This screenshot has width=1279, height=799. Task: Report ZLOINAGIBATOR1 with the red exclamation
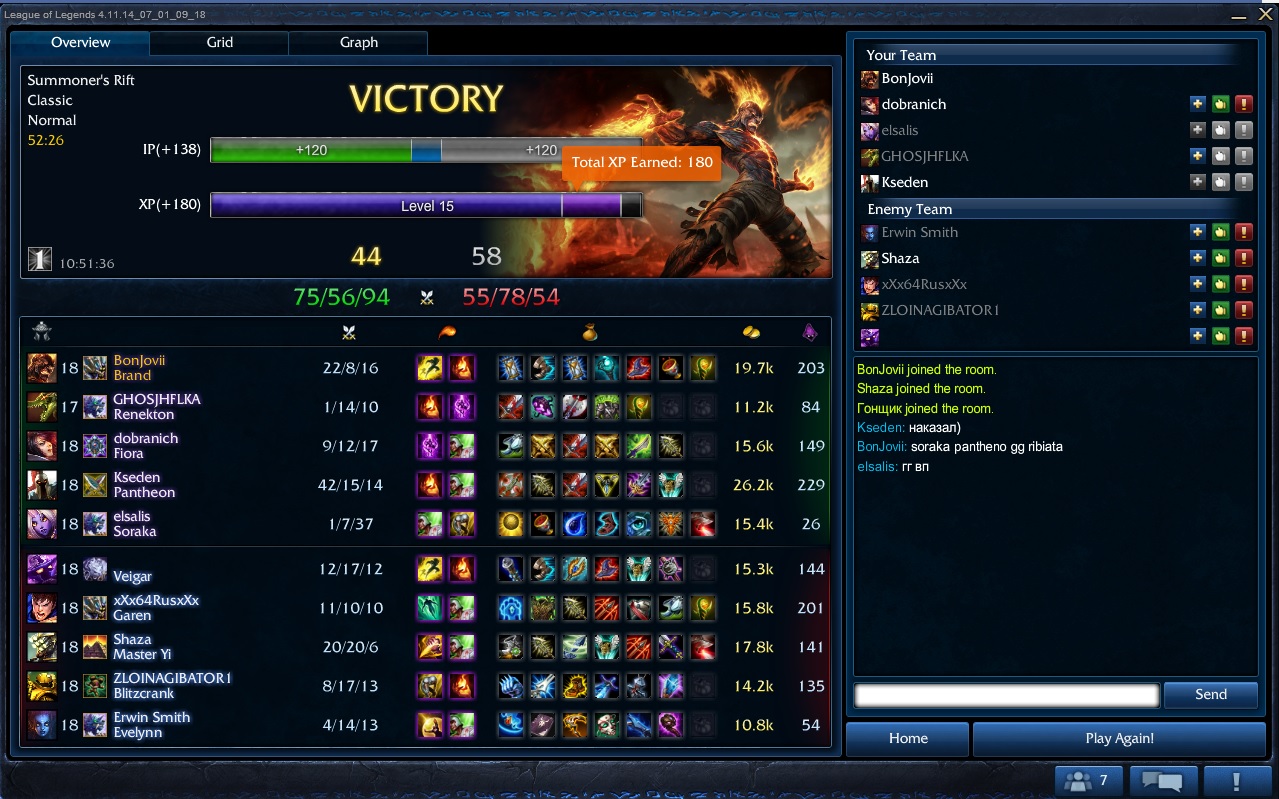[x=1243, y=311]
